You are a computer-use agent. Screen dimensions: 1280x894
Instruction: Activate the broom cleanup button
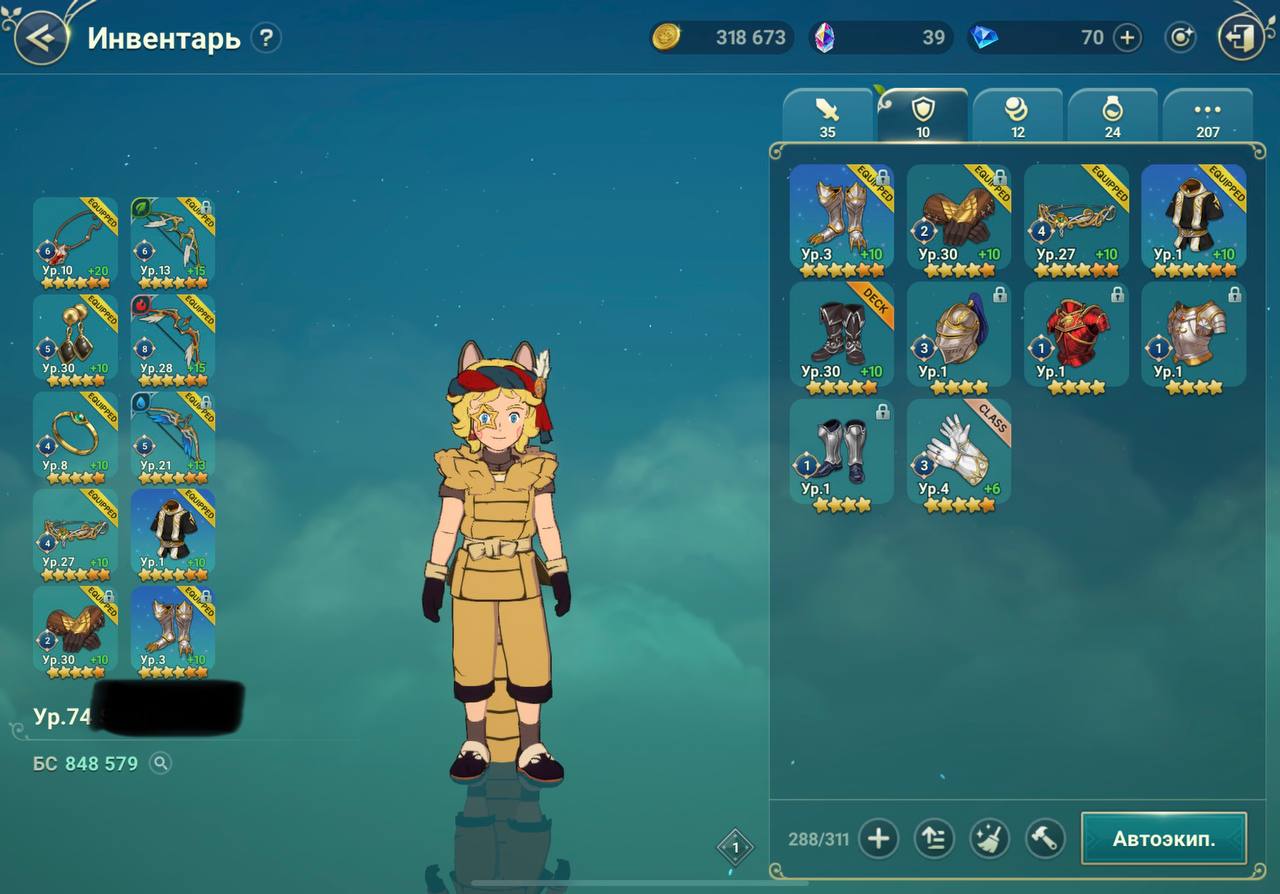[989, 838]
